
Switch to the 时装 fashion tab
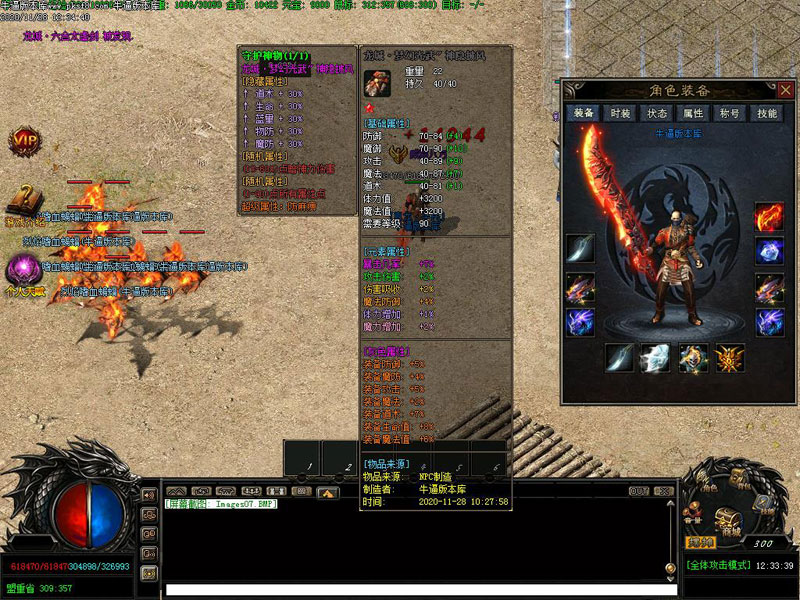[620, 113]
